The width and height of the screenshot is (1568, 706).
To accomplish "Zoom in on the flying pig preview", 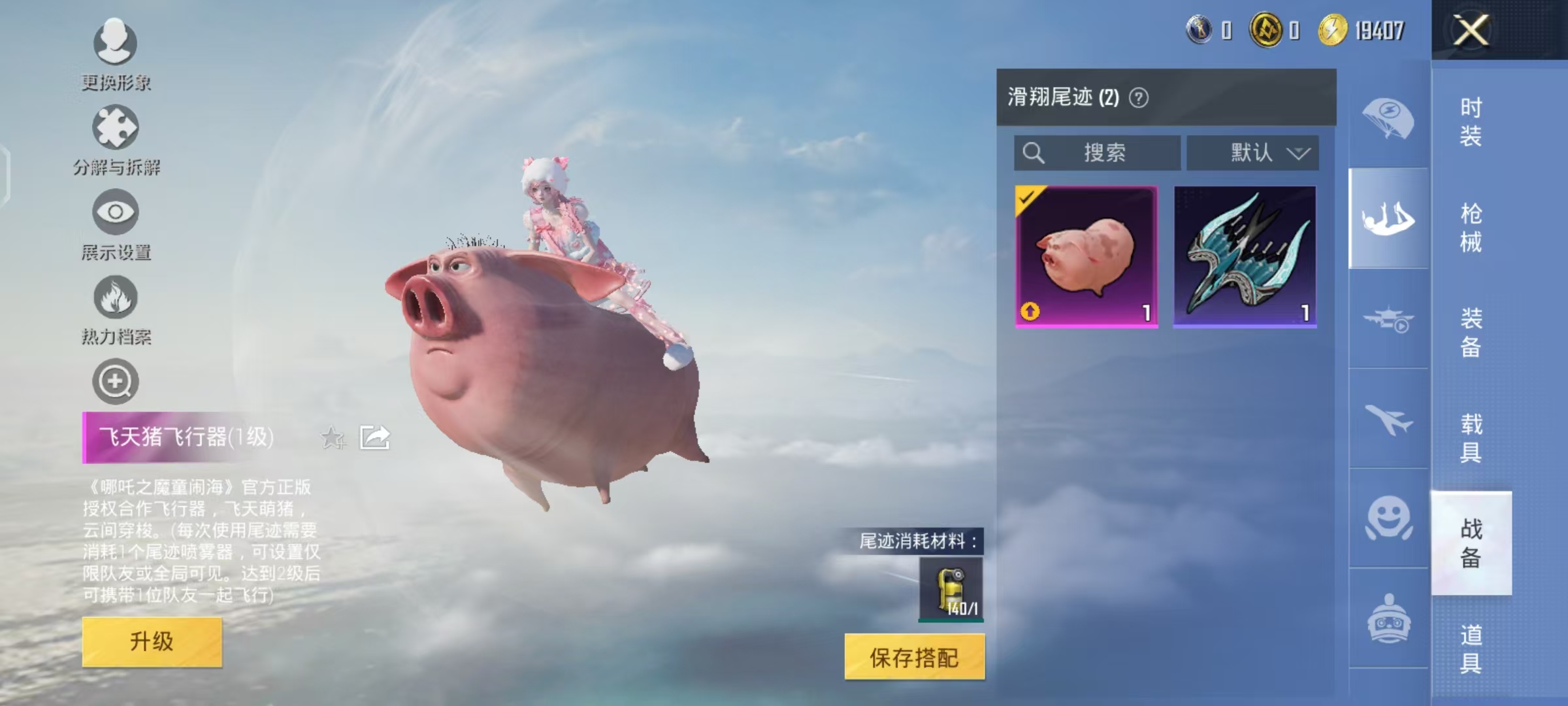I will point(115,382).
